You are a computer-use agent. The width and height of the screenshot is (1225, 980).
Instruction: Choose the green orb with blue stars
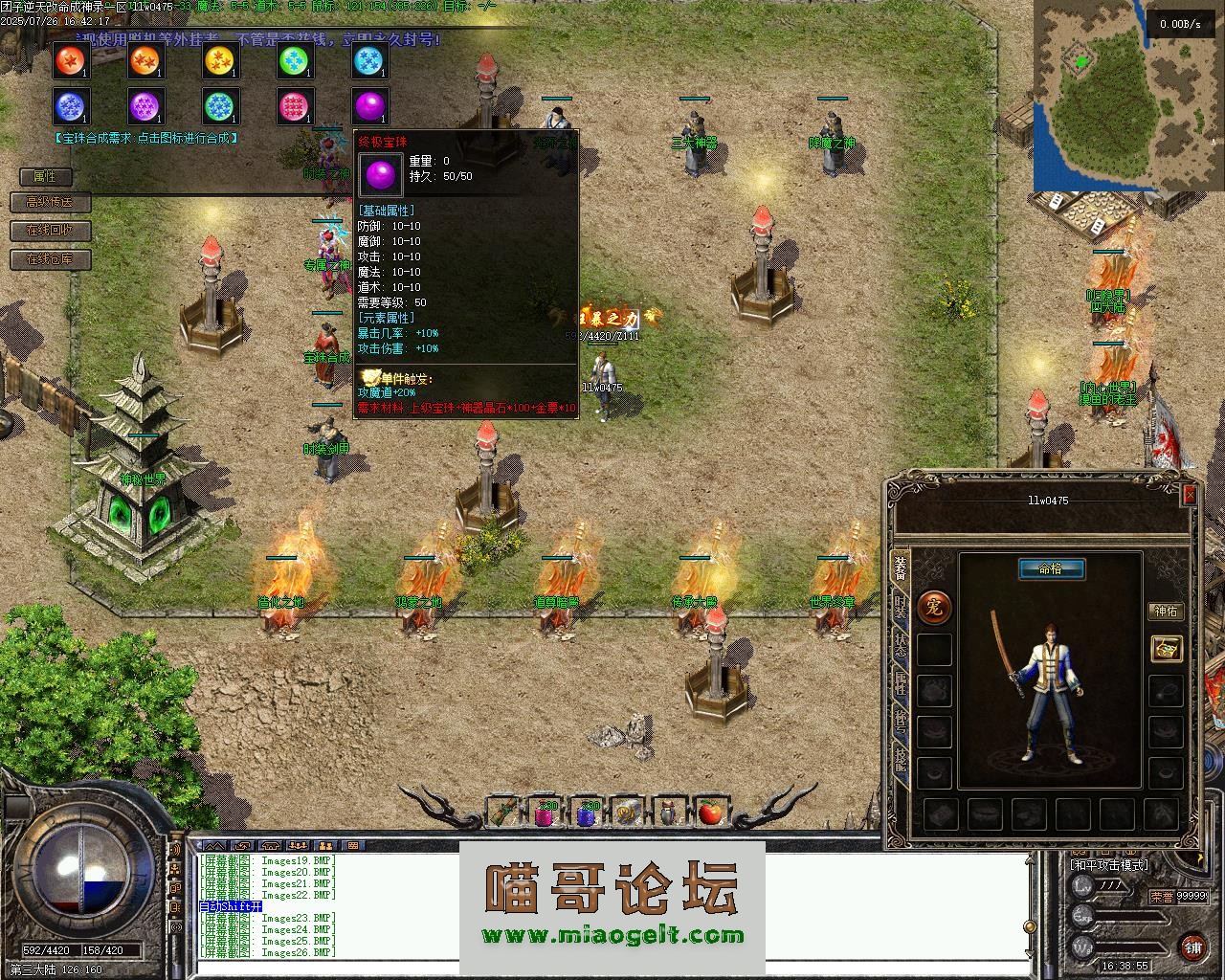295,61
